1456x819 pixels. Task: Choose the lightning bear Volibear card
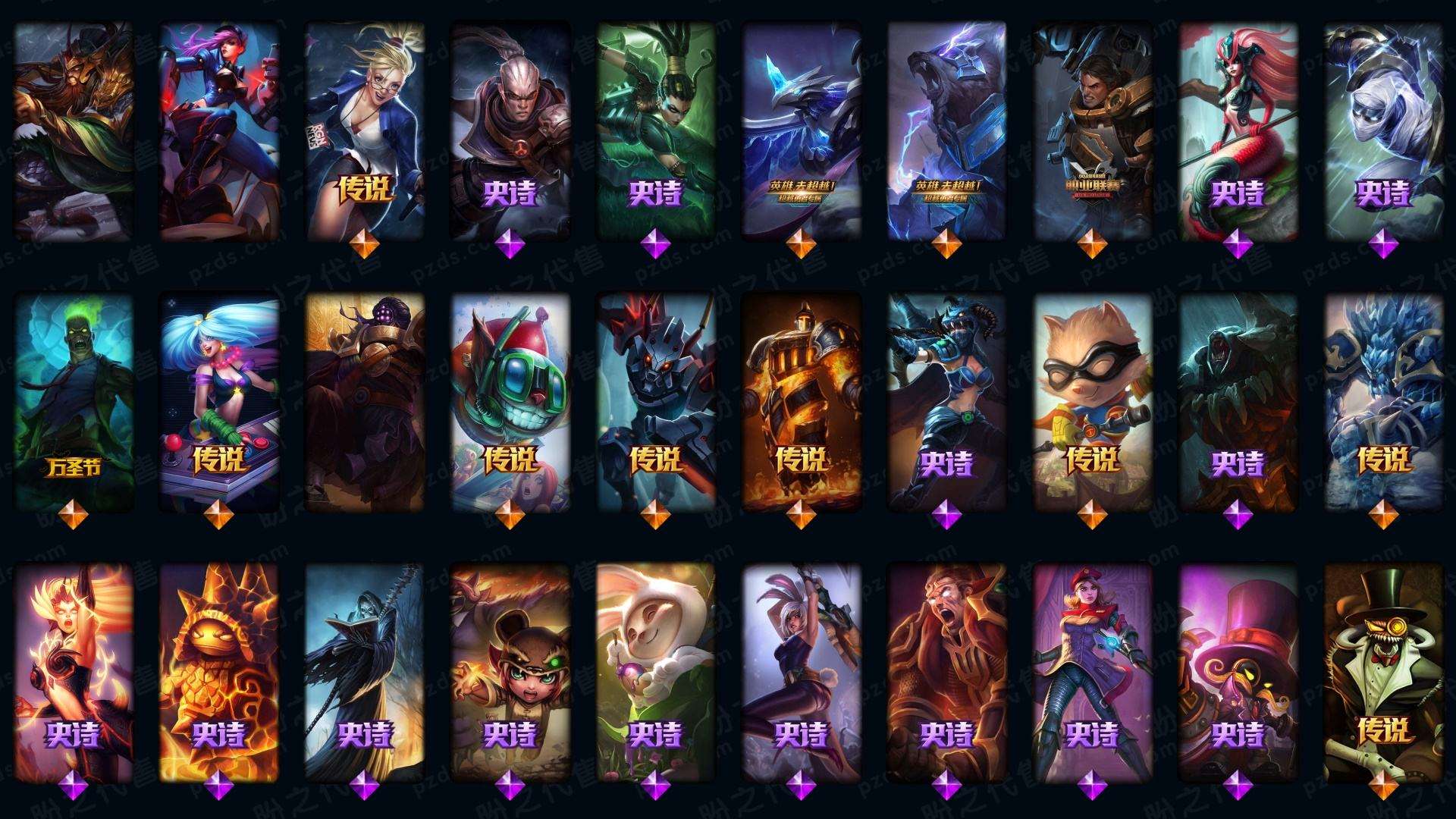946,129
